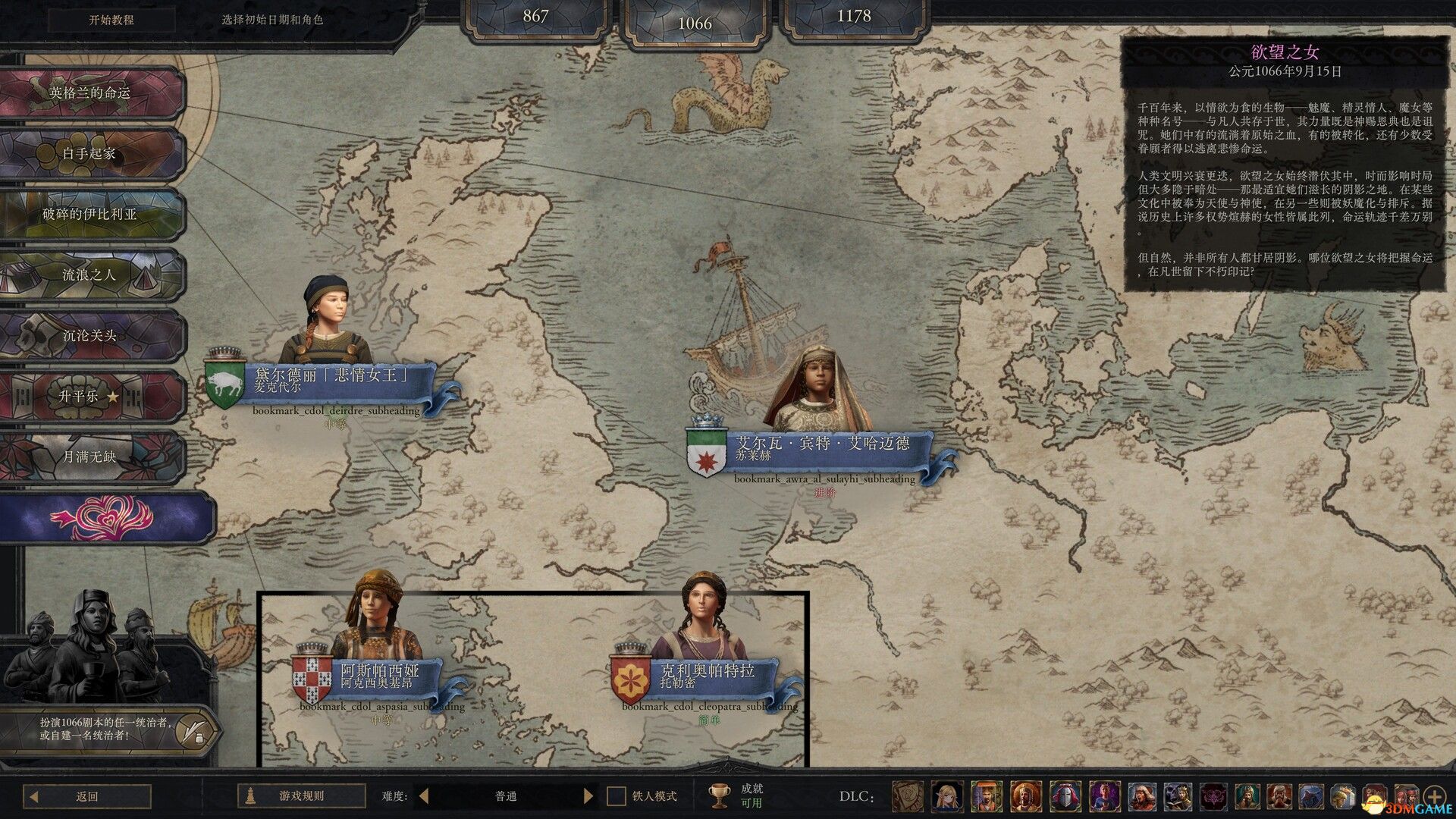1456x819 pixels.
Task: Toggle the 铁人模式 ironman checkbox
Action: point(617,796)
